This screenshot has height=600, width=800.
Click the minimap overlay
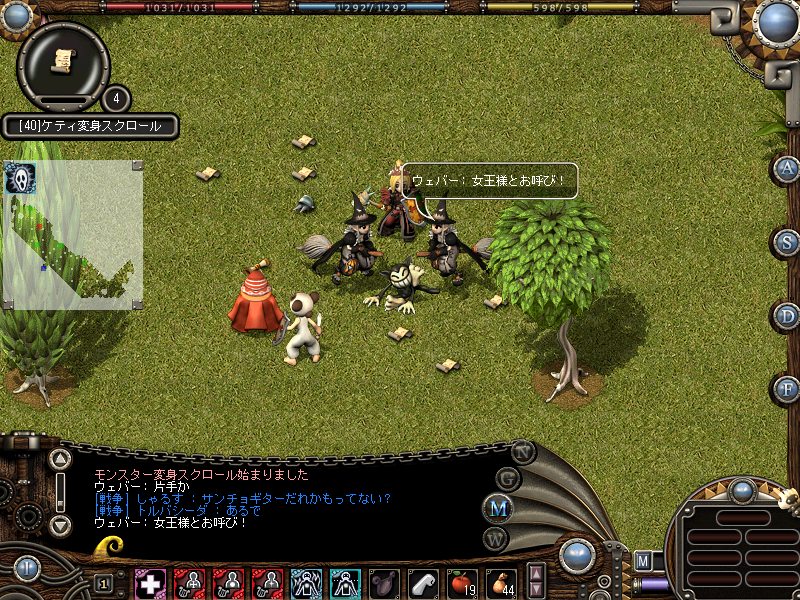(x=72, y=235)
